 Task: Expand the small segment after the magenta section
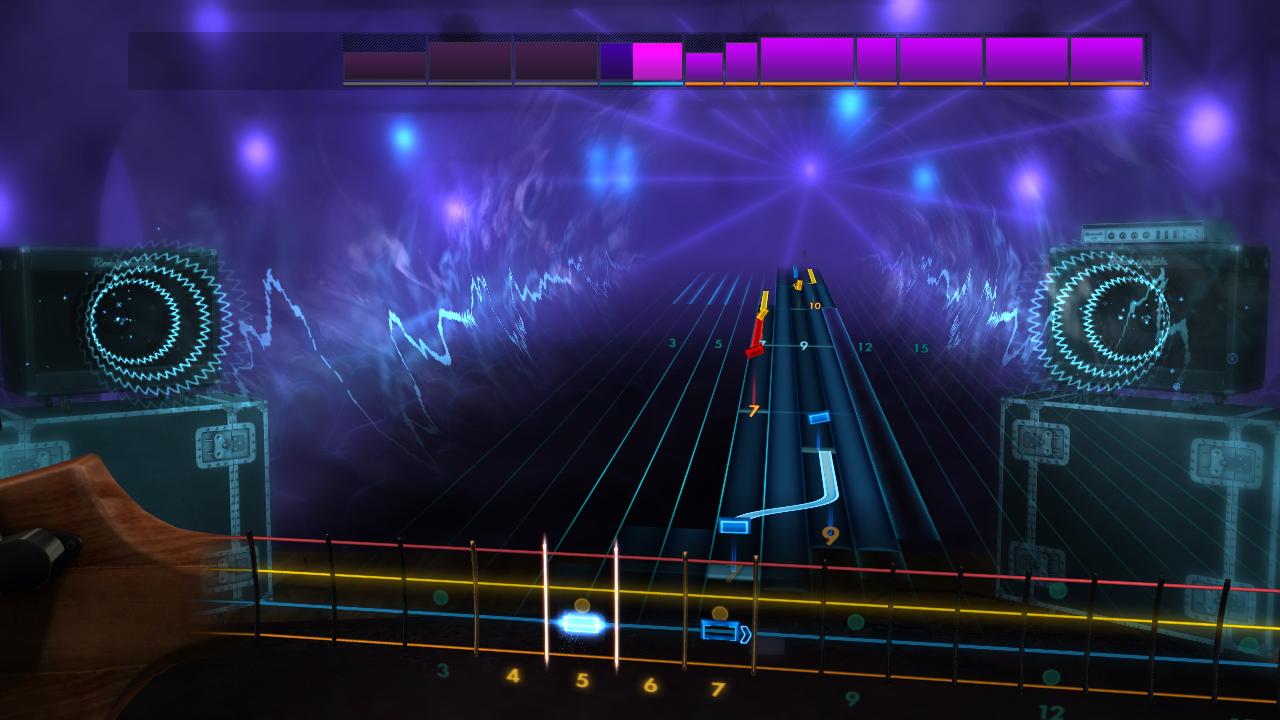pos(703,62)
